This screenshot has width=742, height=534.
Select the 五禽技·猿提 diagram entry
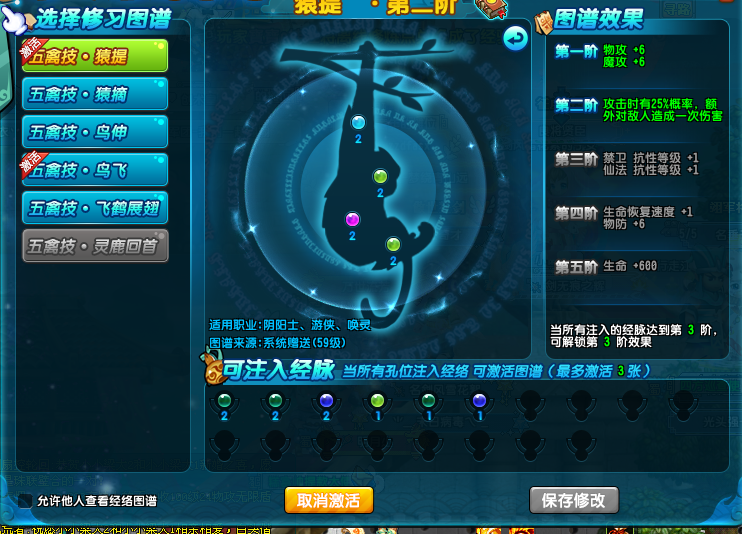pyautogui.click(x=94, y=56)
